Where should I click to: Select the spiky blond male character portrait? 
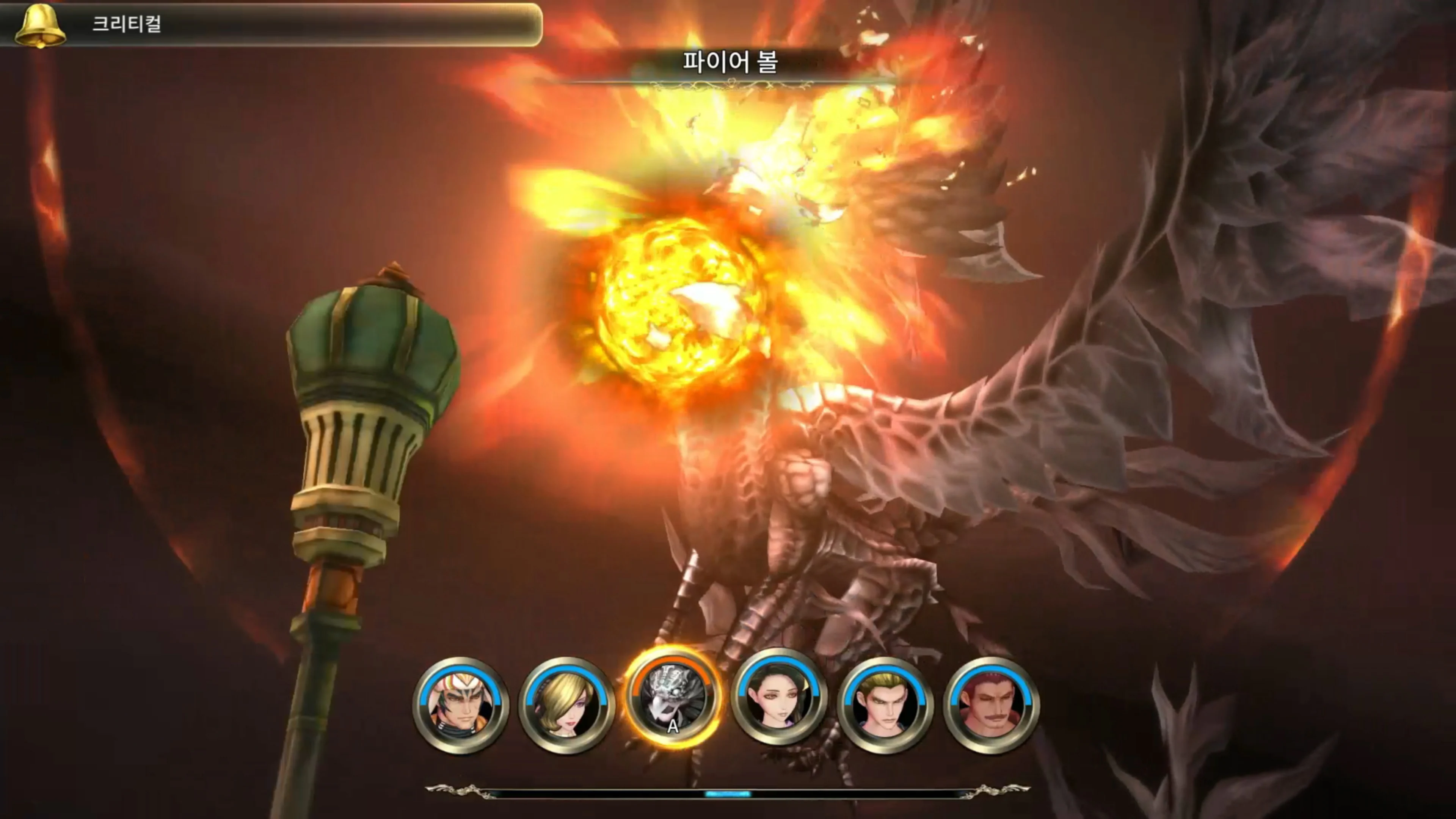tap(886, 698)
